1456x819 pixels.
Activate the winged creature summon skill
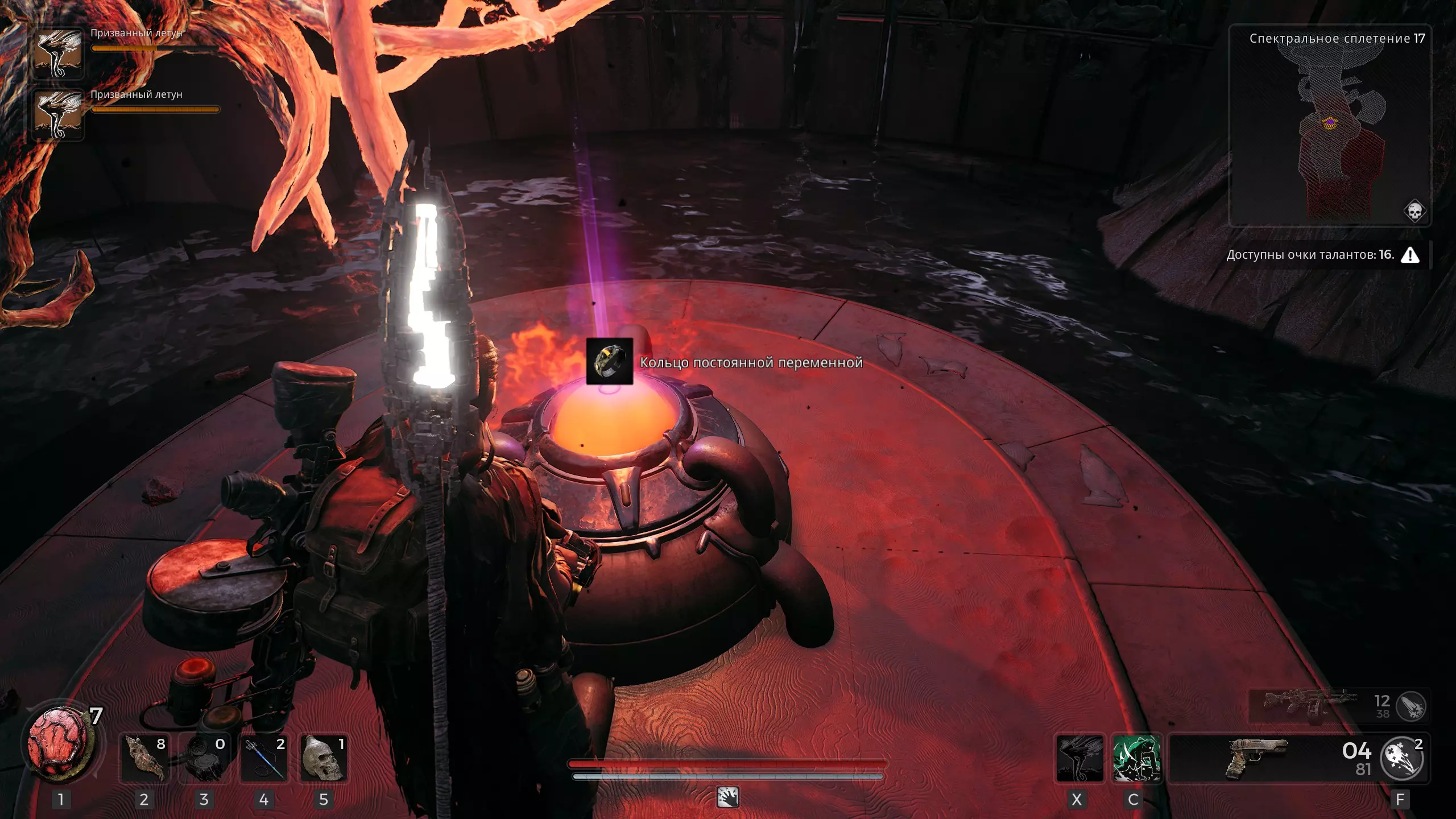point(1079,759)
